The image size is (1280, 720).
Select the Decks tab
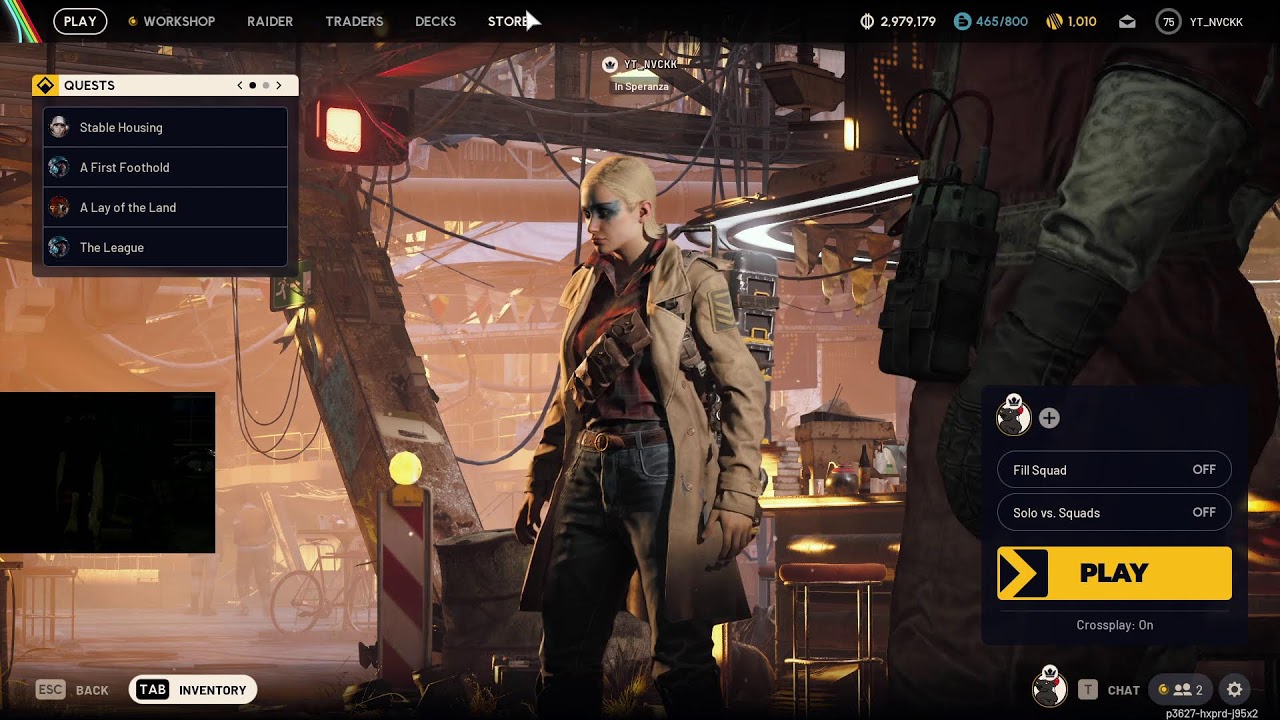[435, 21]
